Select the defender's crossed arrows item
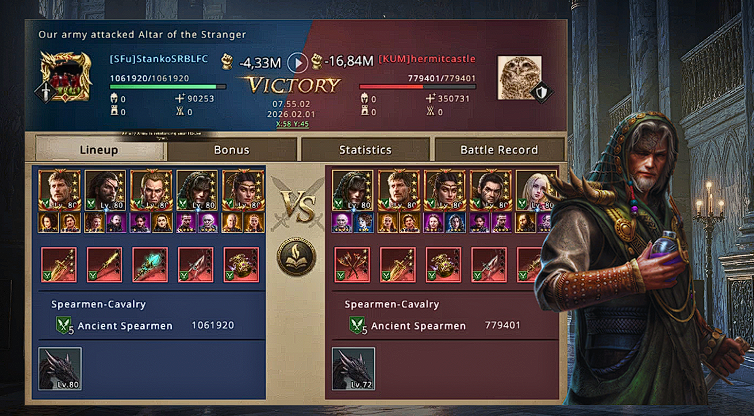The width and height of the screenshot is (754, 416). coord(352,265)
